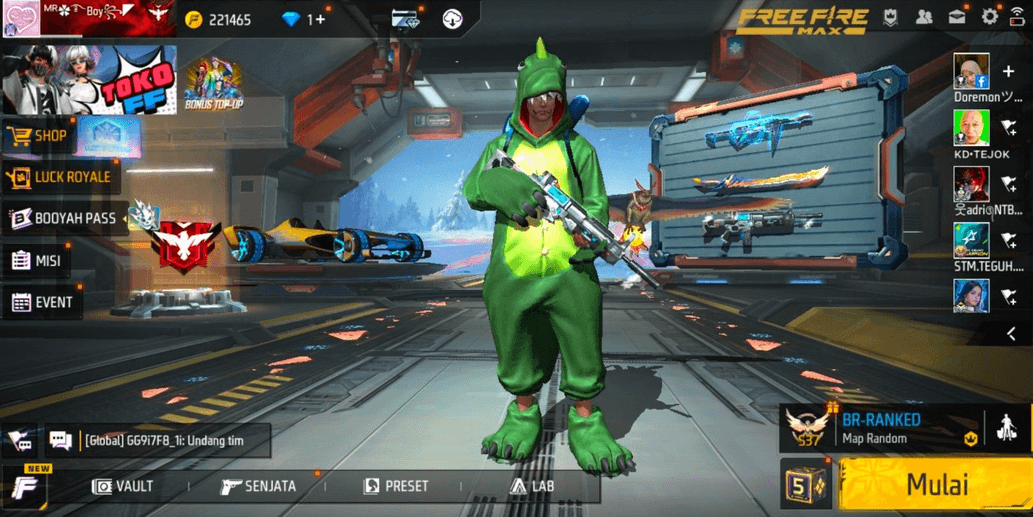Tap the yellow Mulai start button
The width and height of the screenshot is (1033, 517).
tap(935, 486)
